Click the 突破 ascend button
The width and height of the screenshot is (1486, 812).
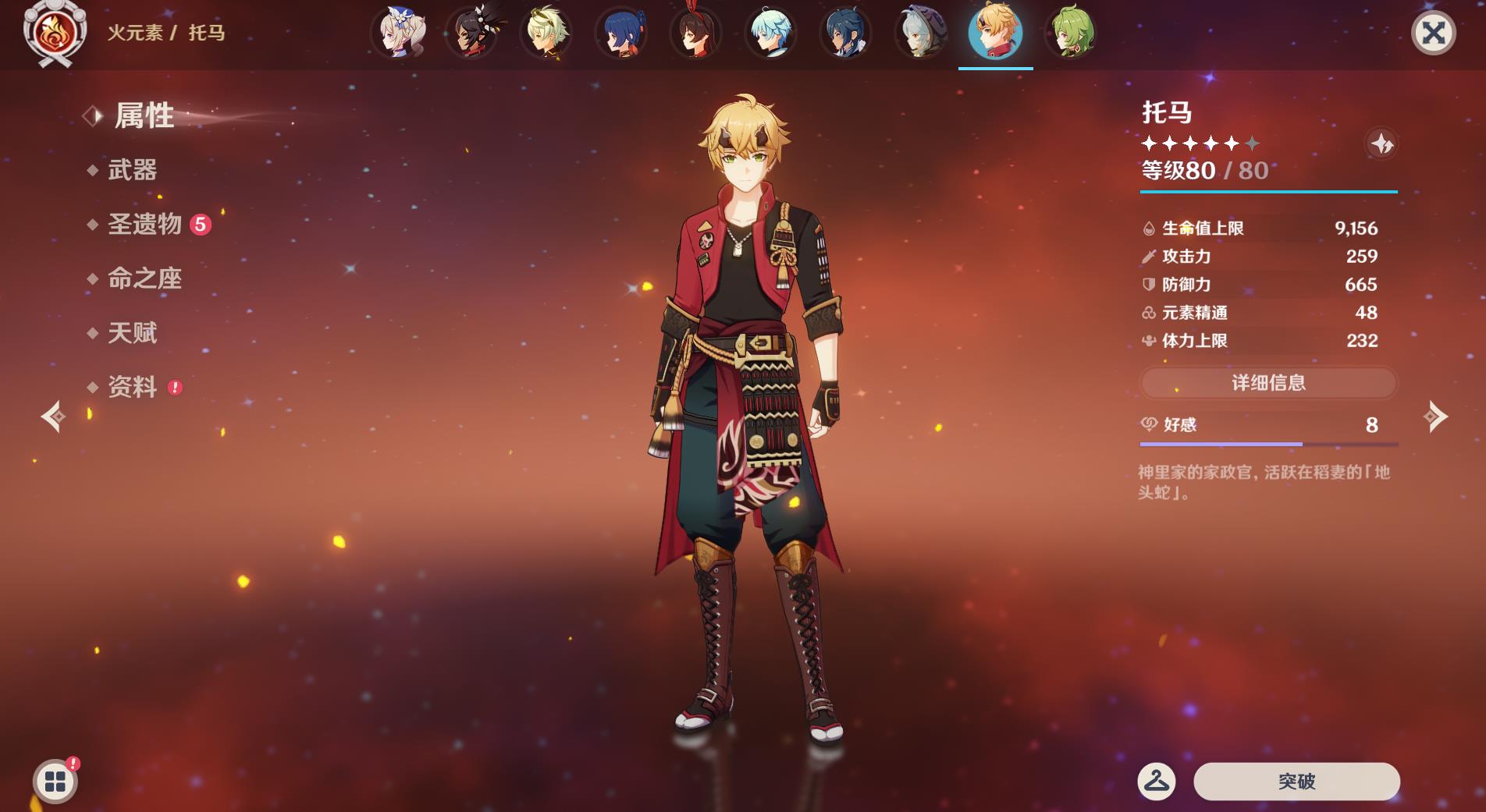click(1296, 781)
